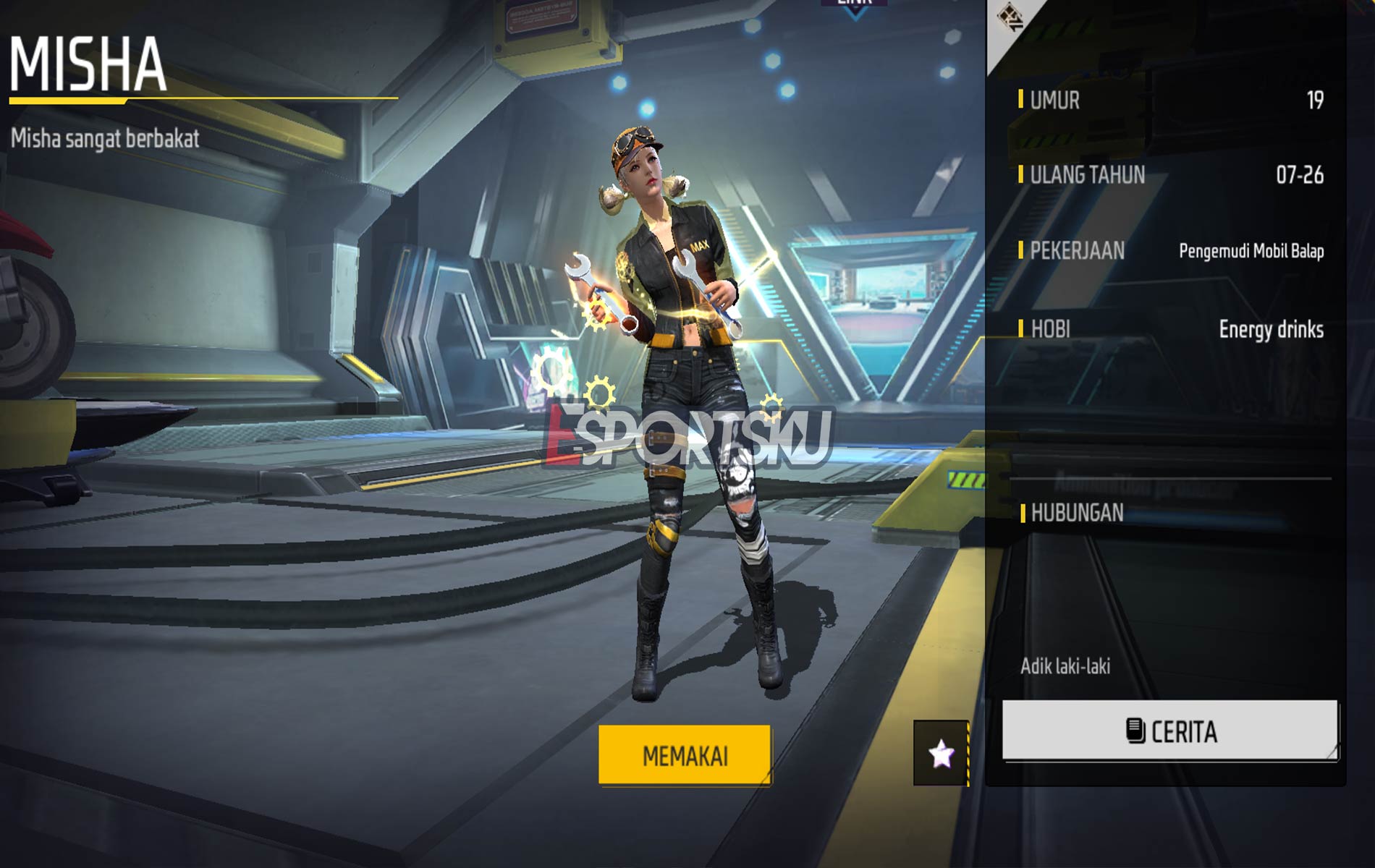The width and height of the screenshot is (1375, 868).
Task: Select the MISHA character name heading
Action: pos(87,61)
